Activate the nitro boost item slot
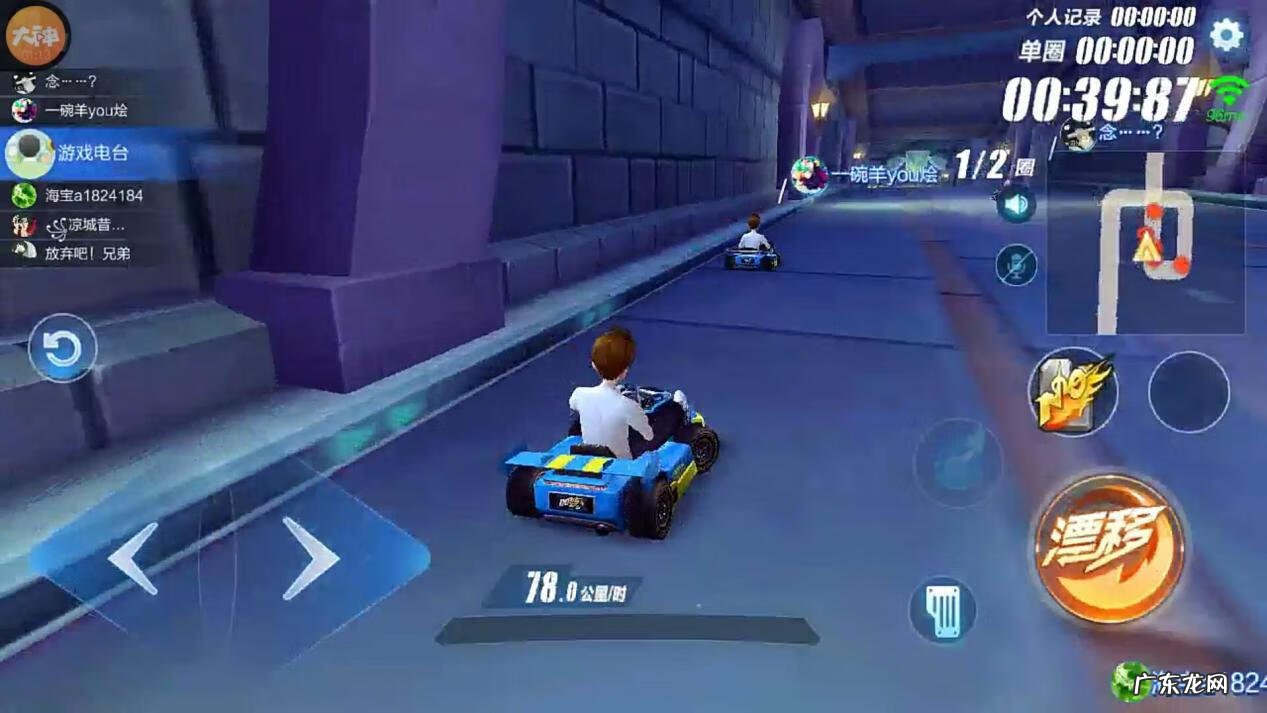The width and height of the screenshot is (1267, 713). (x=1072, y=392)
